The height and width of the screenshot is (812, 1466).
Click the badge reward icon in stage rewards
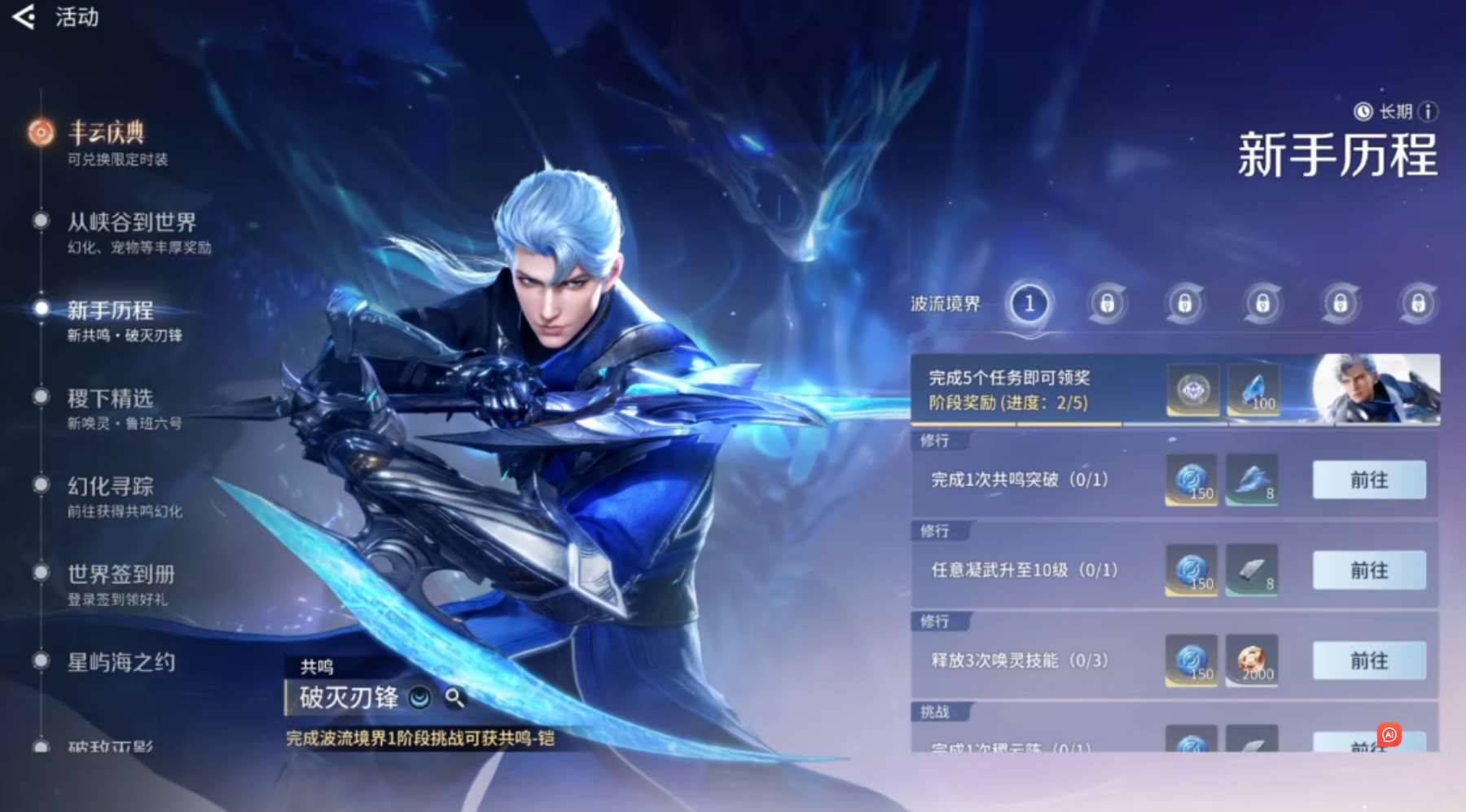pos(1192,389)
